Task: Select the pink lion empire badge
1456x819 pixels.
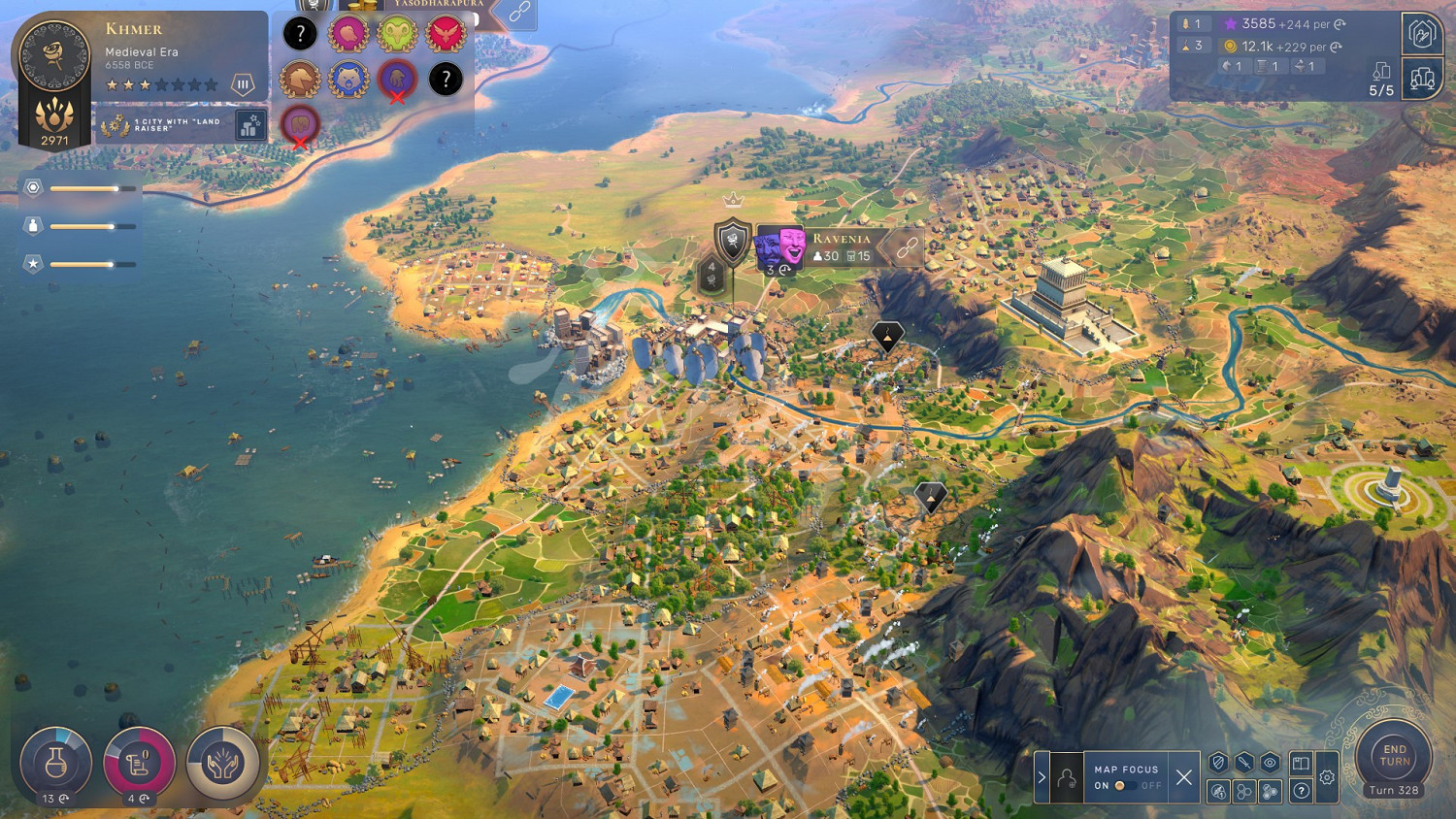Action: point(348,34)
